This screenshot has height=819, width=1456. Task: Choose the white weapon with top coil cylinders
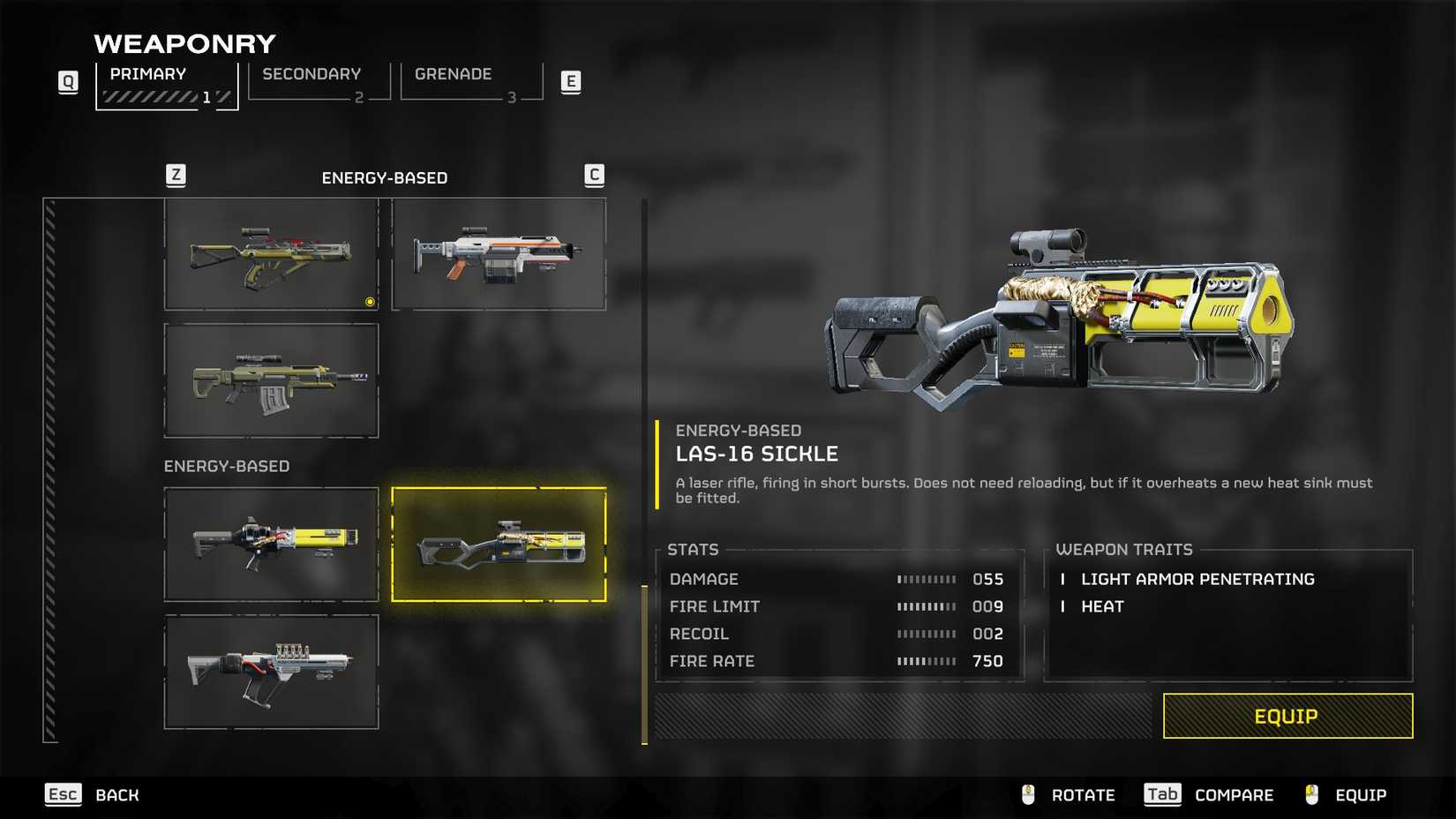pos(272,672)
